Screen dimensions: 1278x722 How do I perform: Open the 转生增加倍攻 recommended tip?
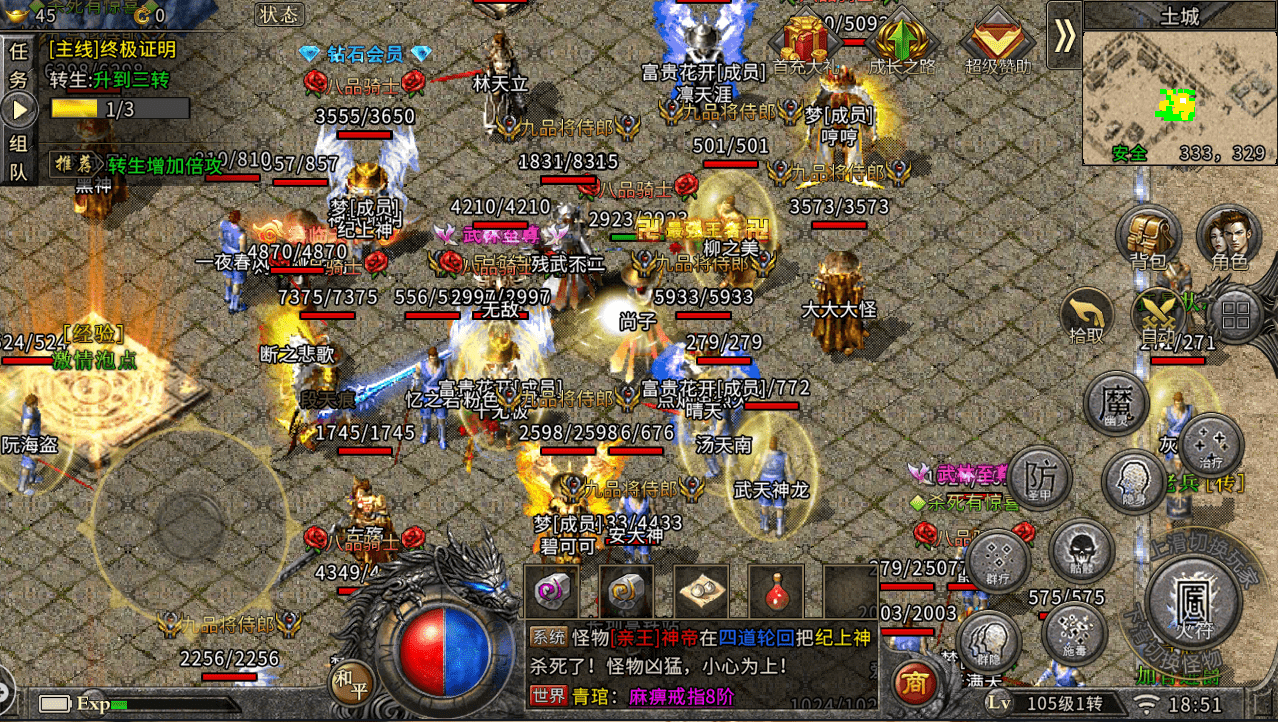tap(150, 165)
